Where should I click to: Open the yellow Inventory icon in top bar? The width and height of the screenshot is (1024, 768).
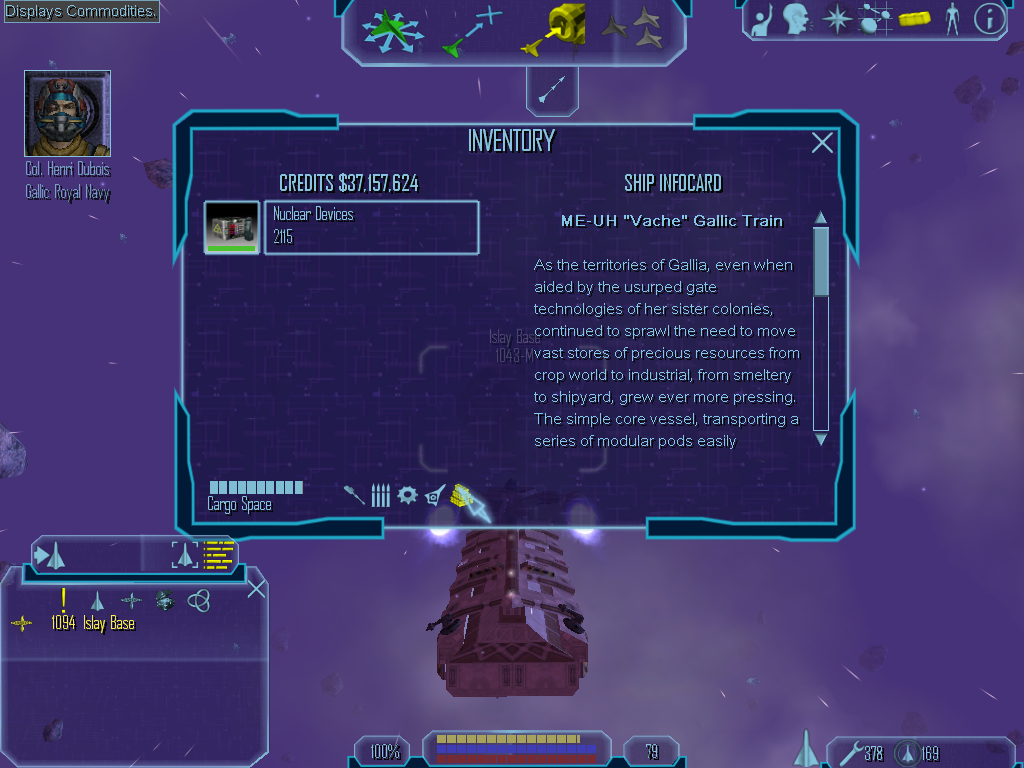915,18
